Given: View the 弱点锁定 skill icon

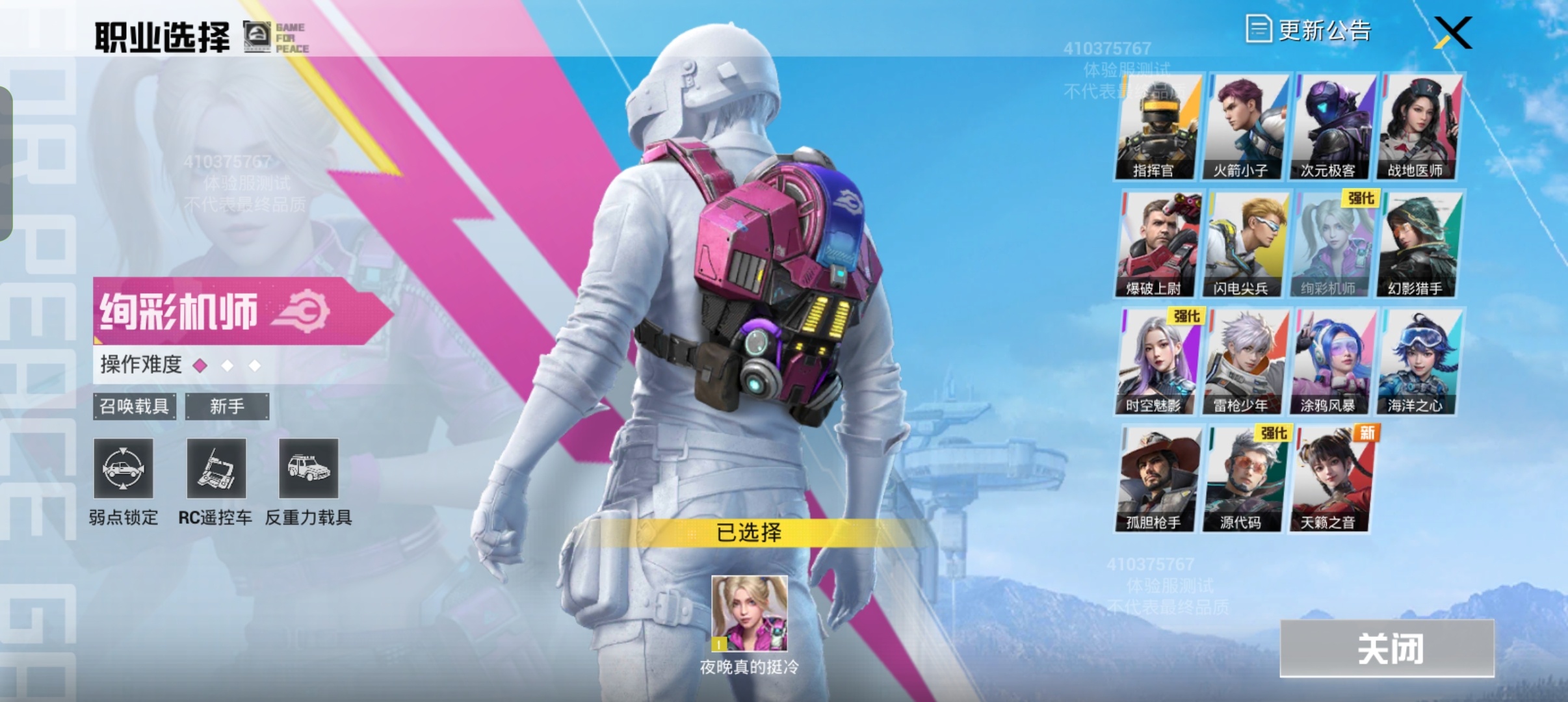Looking at the screenshot, I should (x=123, y=469).
